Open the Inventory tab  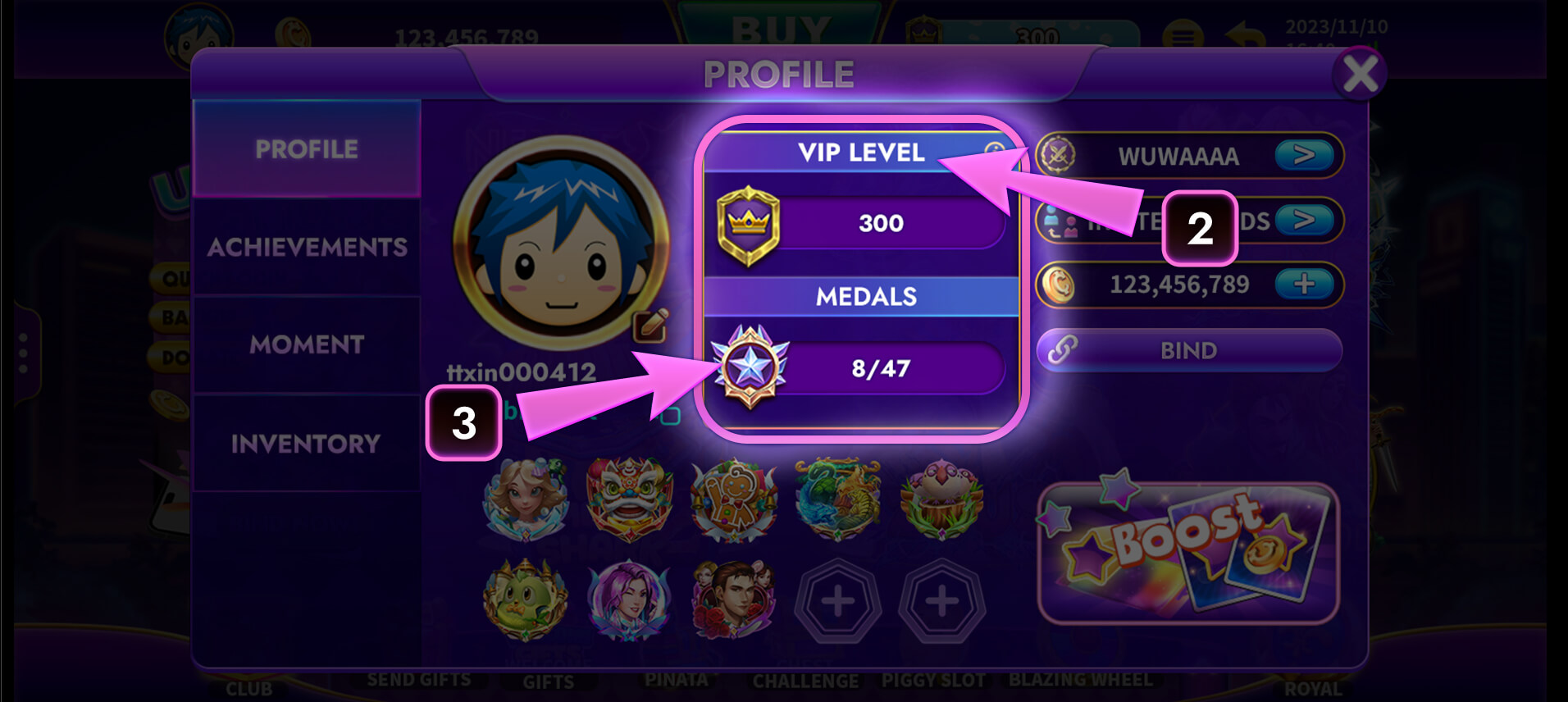point(307,443)
